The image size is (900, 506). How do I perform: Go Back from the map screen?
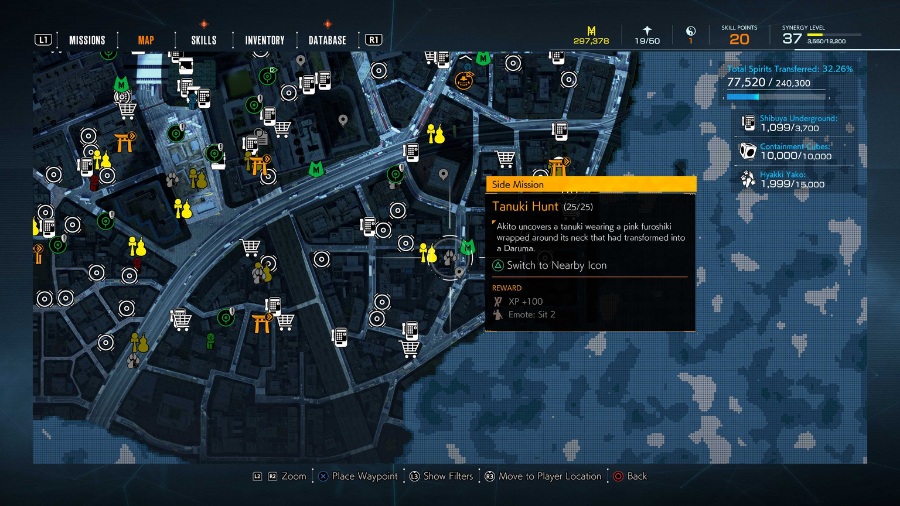636,477
